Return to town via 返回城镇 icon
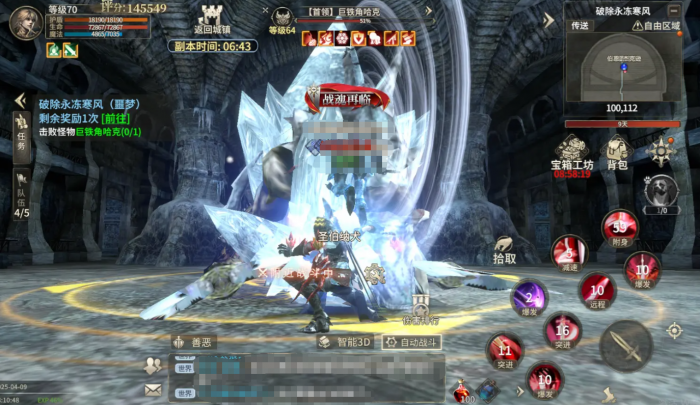The width and height of the screenshot is (700, 405). (211, 17)
